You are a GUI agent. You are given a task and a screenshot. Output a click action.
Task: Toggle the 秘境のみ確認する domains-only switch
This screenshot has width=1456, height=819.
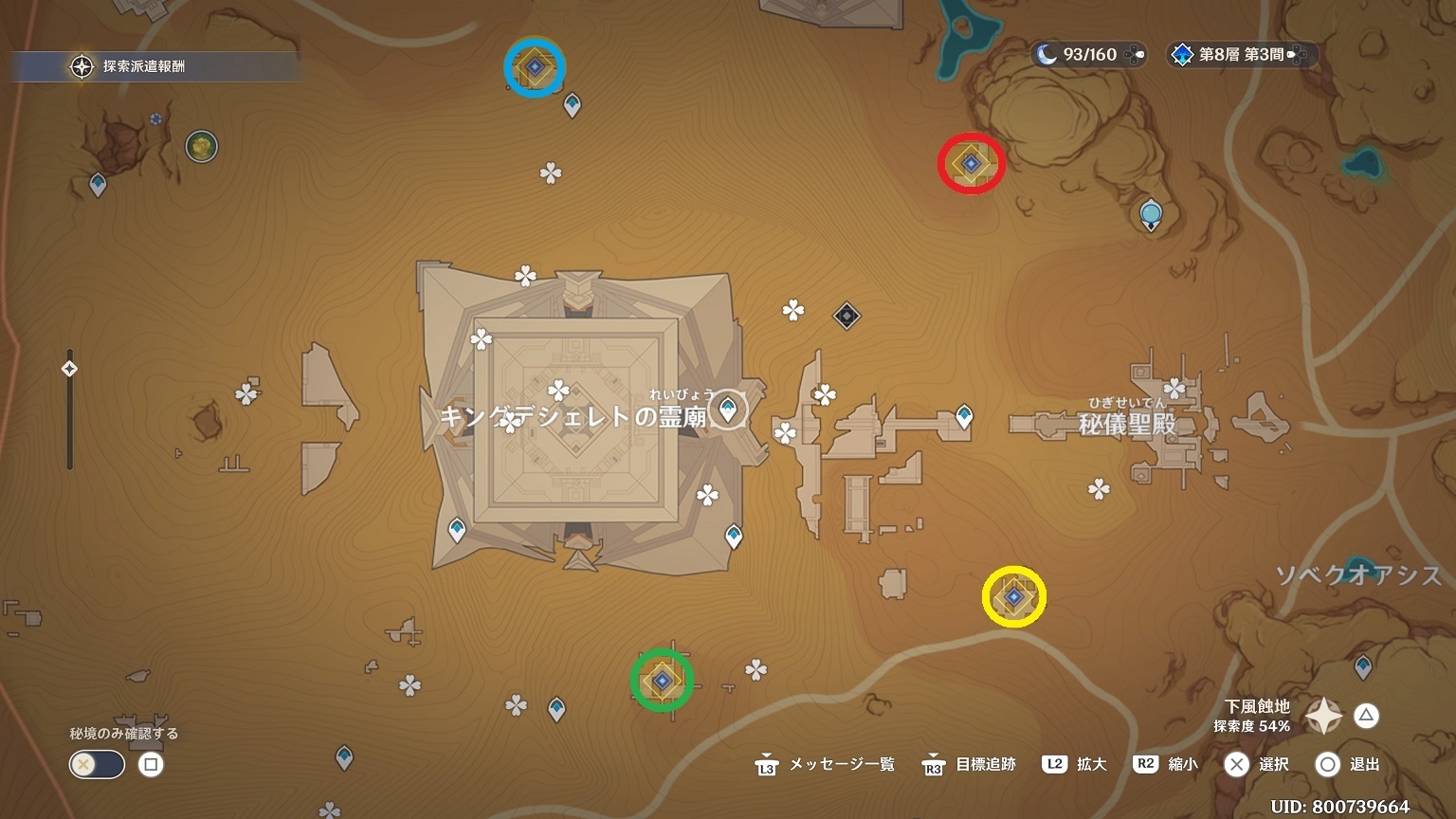coord(97,764)
